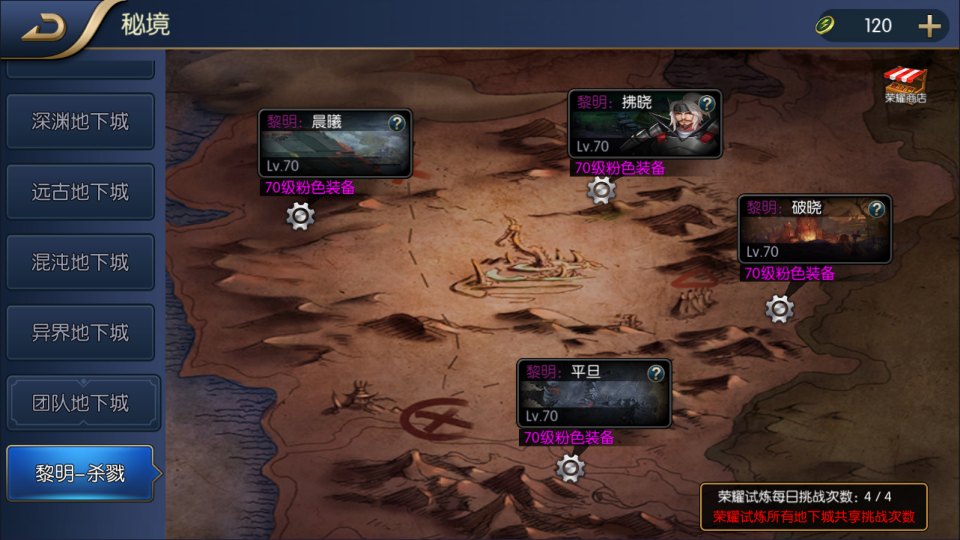960x540 pixels.
Task: Switch to the 深渊地下城 tab
Action: 80,122
